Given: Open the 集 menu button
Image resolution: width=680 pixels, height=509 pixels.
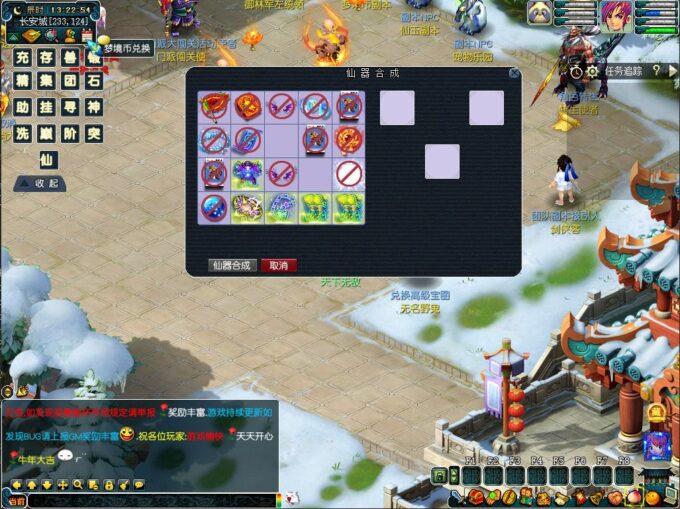Looking at the screenshot, I should click(x=46, y=81).
